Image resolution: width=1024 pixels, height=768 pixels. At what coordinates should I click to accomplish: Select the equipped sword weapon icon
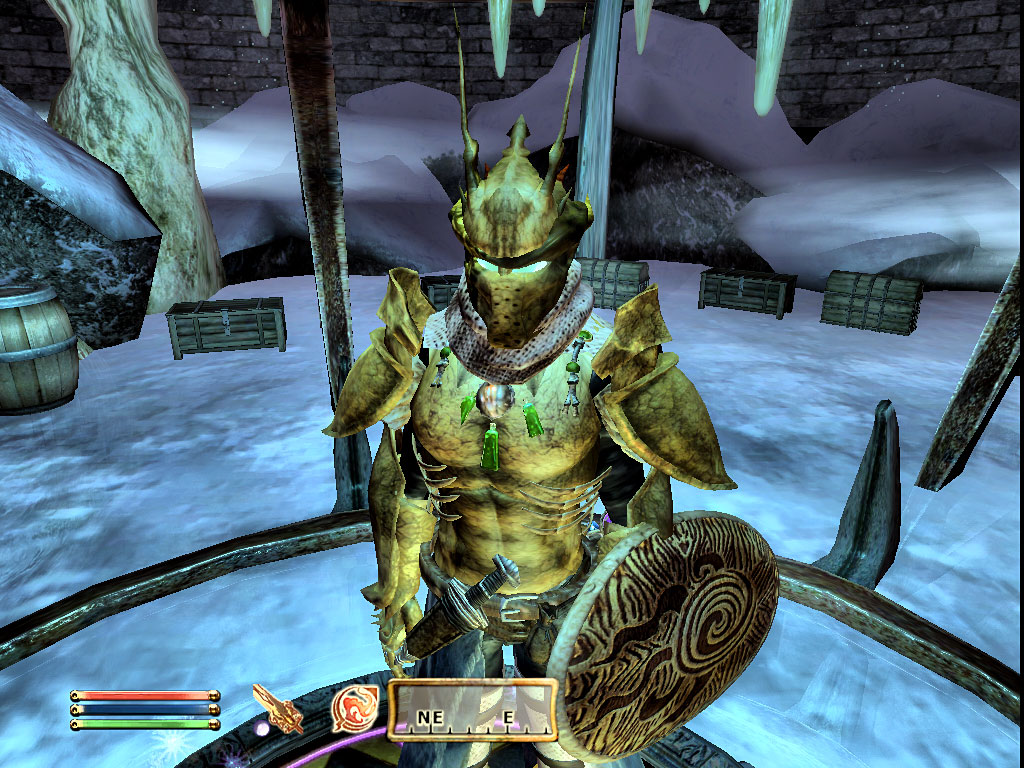277,708
